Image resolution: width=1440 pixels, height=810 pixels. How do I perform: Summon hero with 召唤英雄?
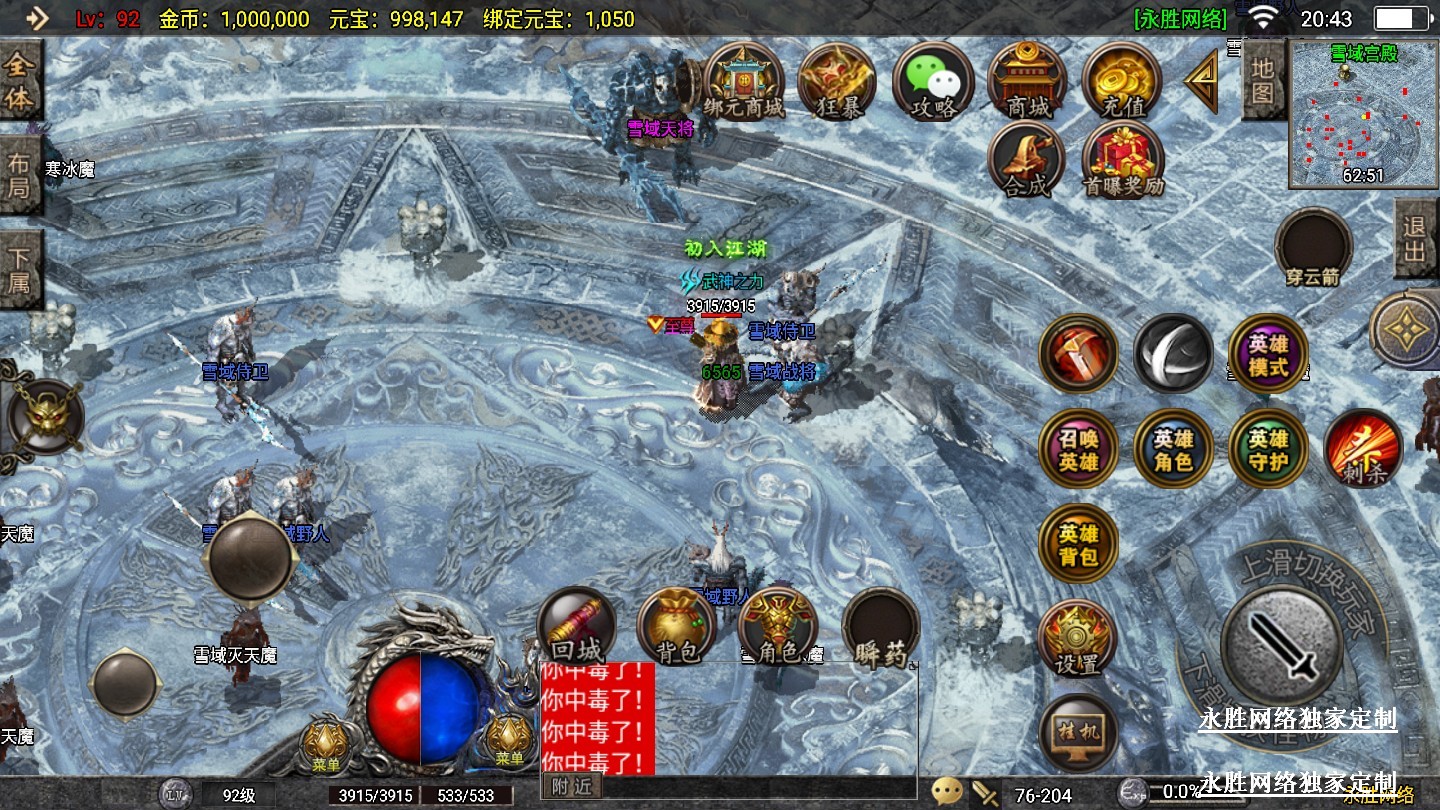pos(1078,449)
